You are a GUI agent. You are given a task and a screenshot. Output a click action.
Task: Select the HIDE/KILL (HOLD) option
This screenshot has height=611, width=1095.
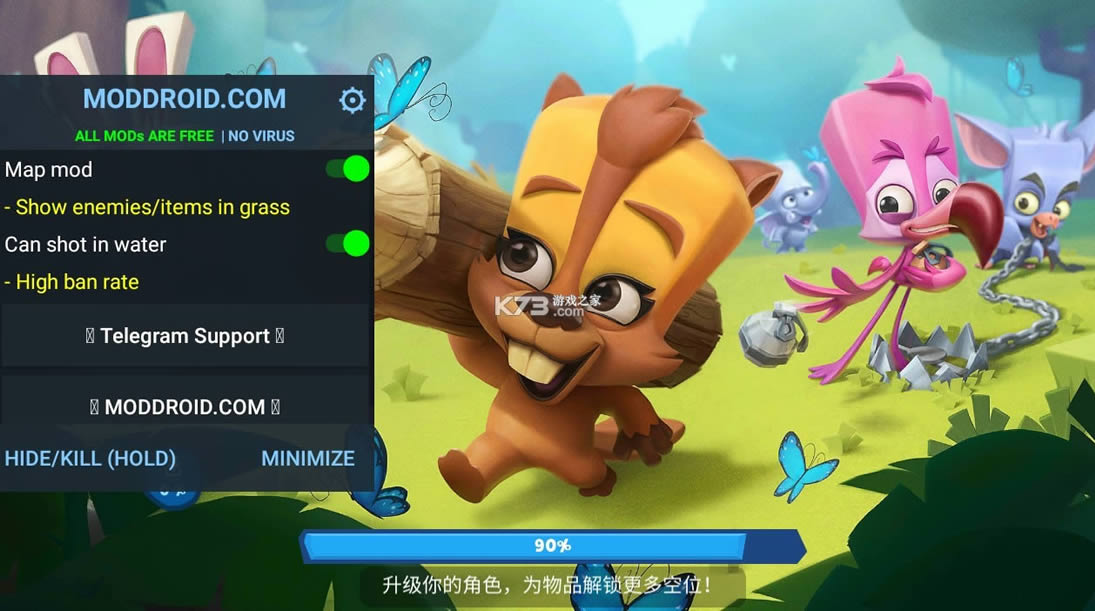coord(90,458)
